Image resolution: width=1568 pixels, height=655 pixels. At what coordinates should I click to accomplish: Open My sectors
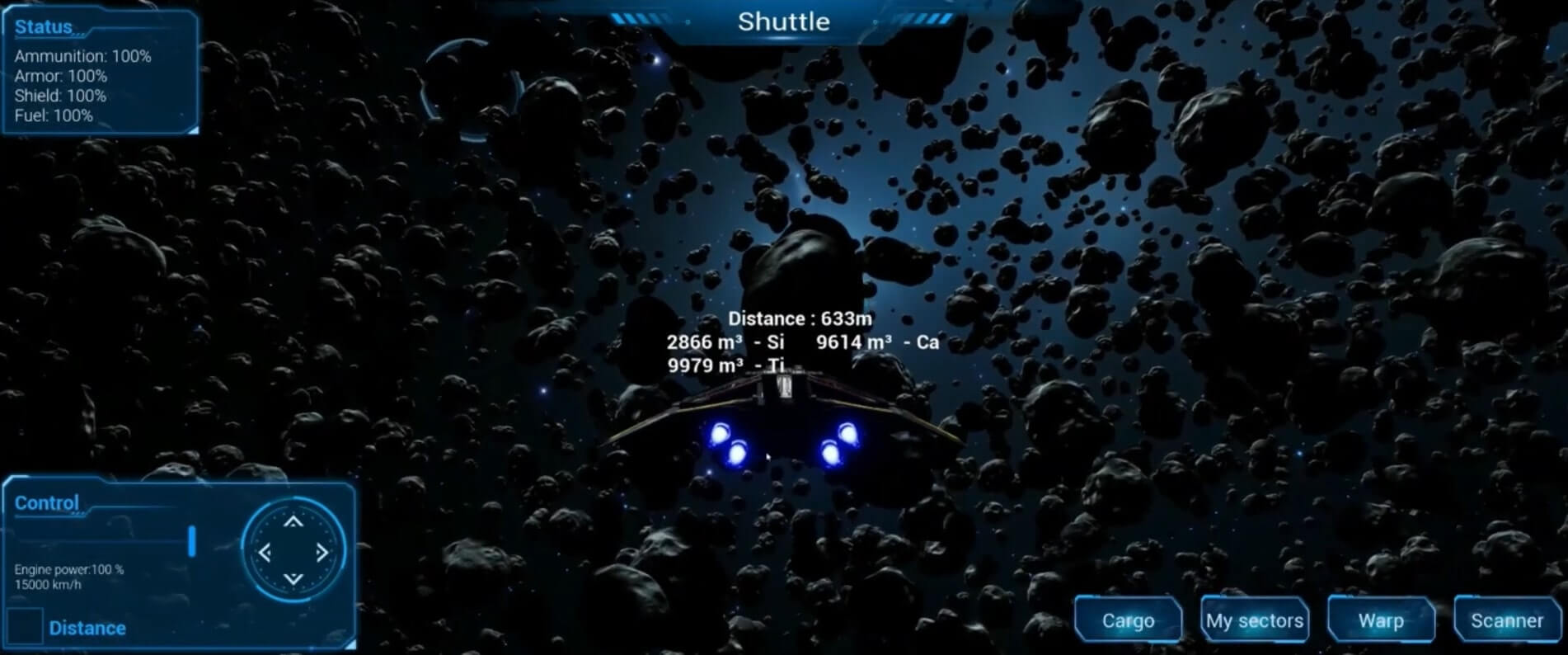coord(1254,620)
